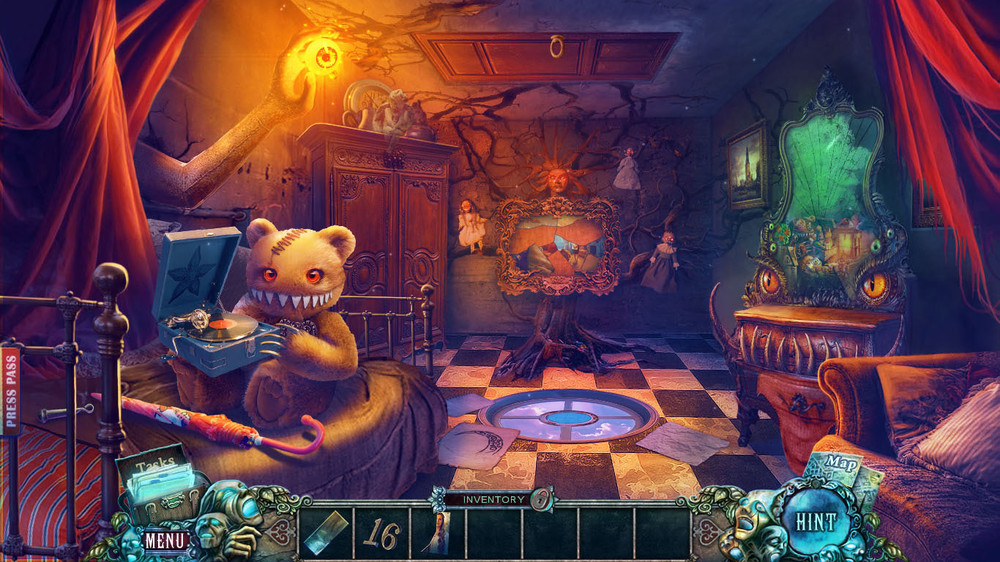Click the Press Pass side tab

point(11,392)
